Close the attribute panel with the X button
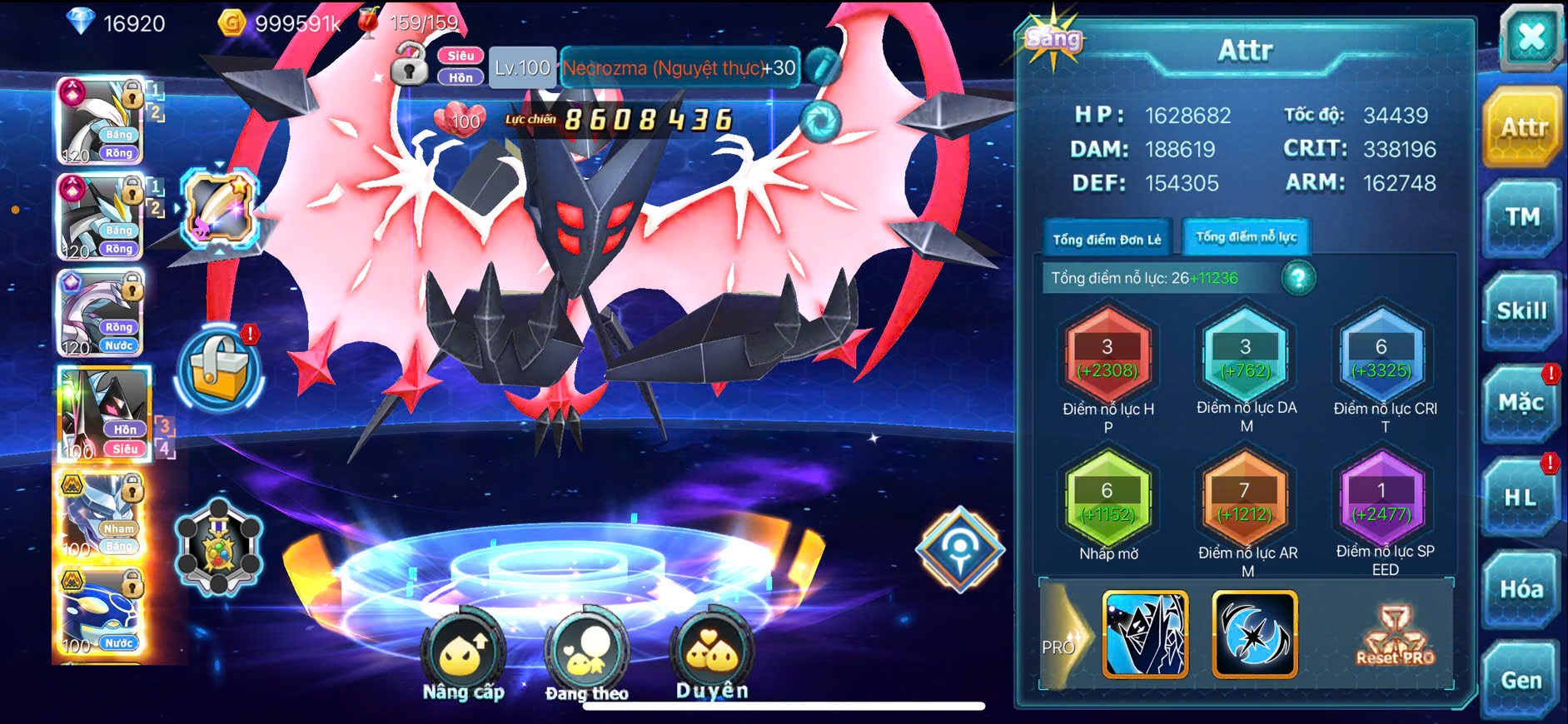 click(x=1531, y=38)
